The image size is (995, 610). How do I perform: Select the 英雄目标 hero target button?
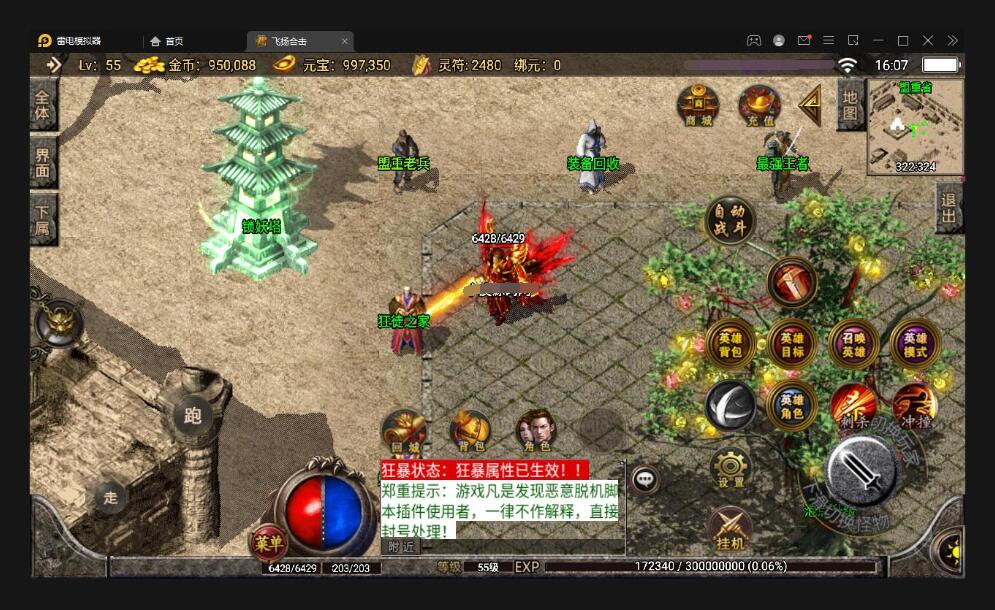click(x=792, y=345)
